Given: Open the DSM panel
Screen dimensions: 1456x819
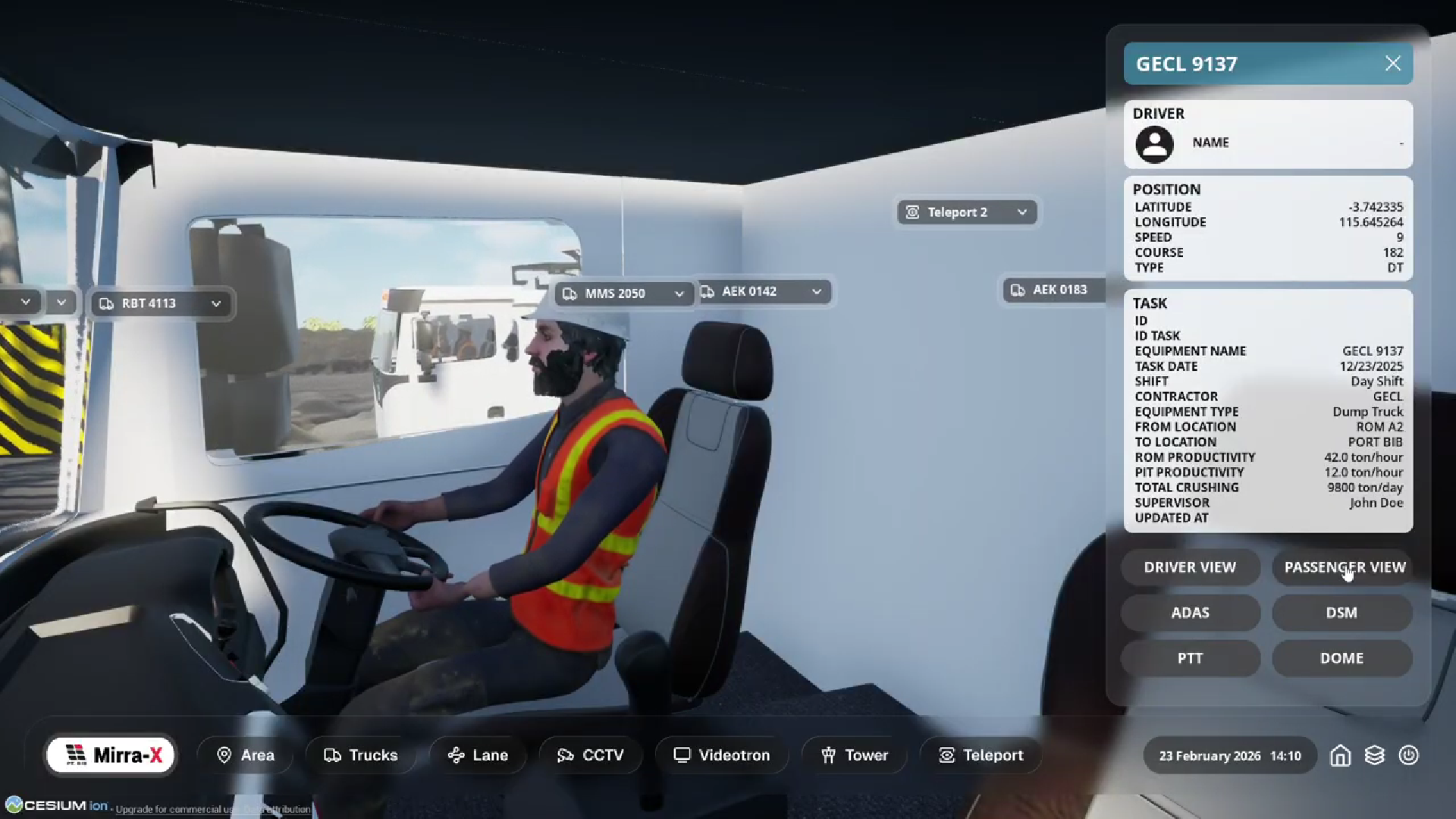Looking at the screenshot, I should click(x=1341, y=613).
